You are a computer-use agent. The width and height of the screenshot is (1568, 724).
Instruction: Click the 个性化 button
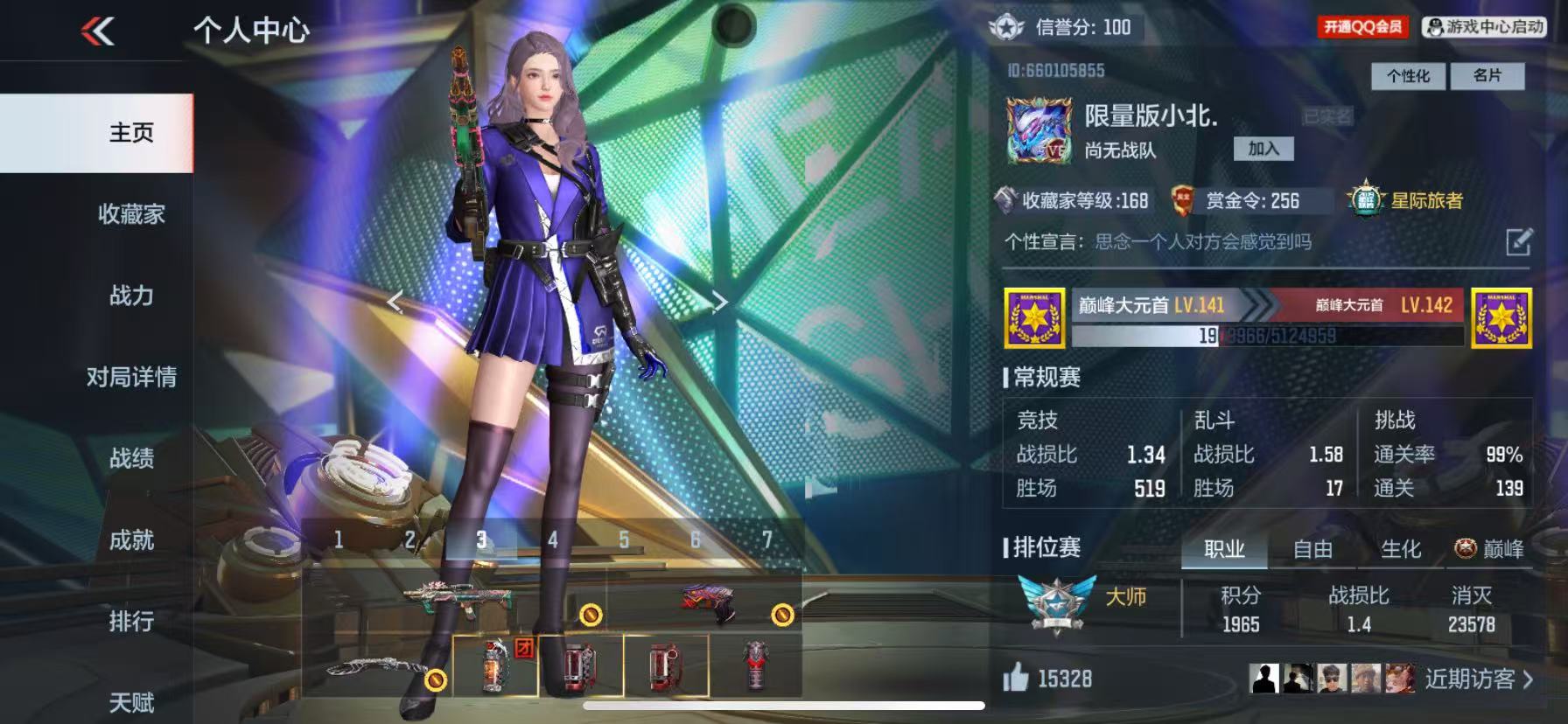coord(1408,76)
